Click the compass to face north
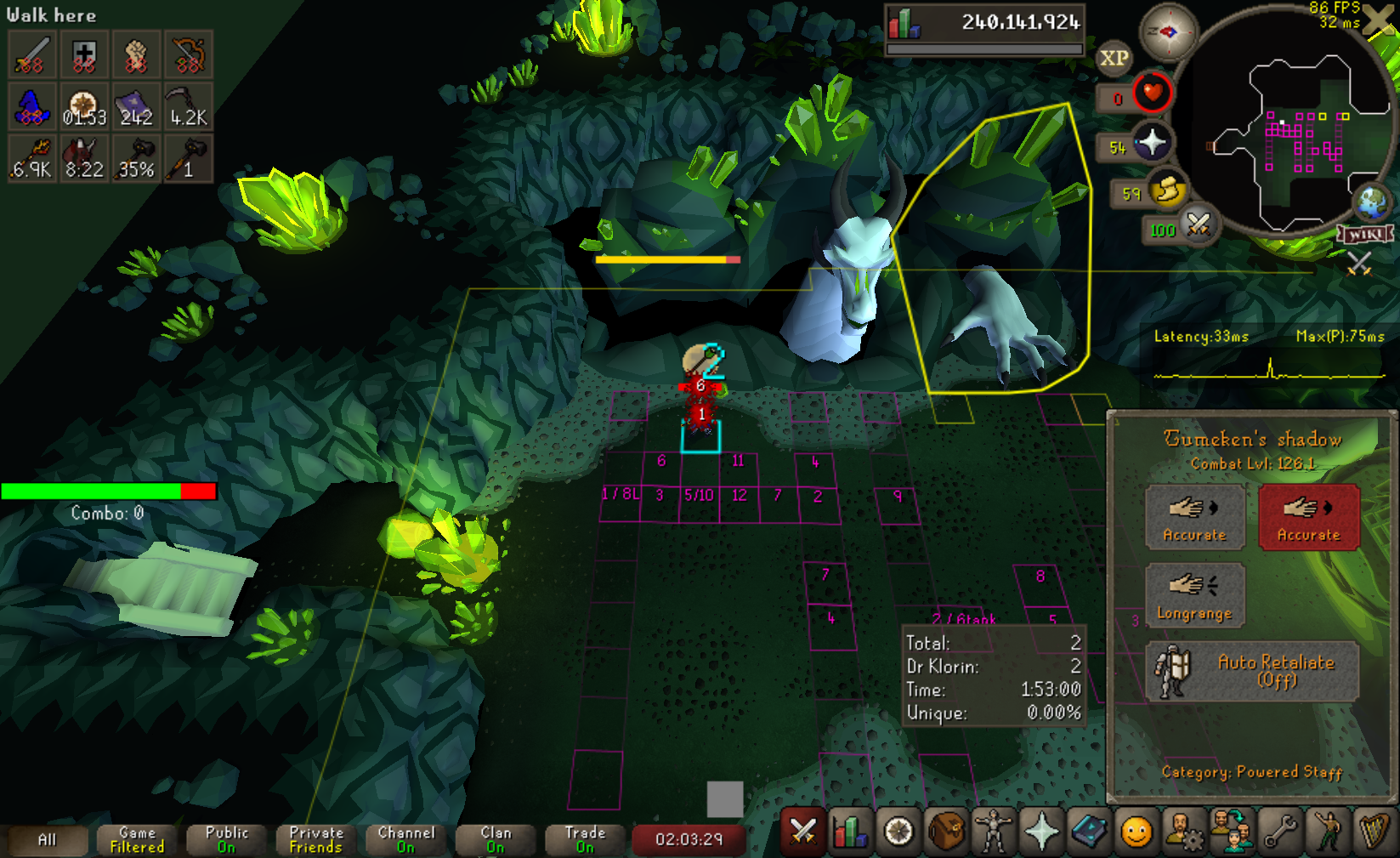Screen dimensions: 1400x858 coord(1168,32)
